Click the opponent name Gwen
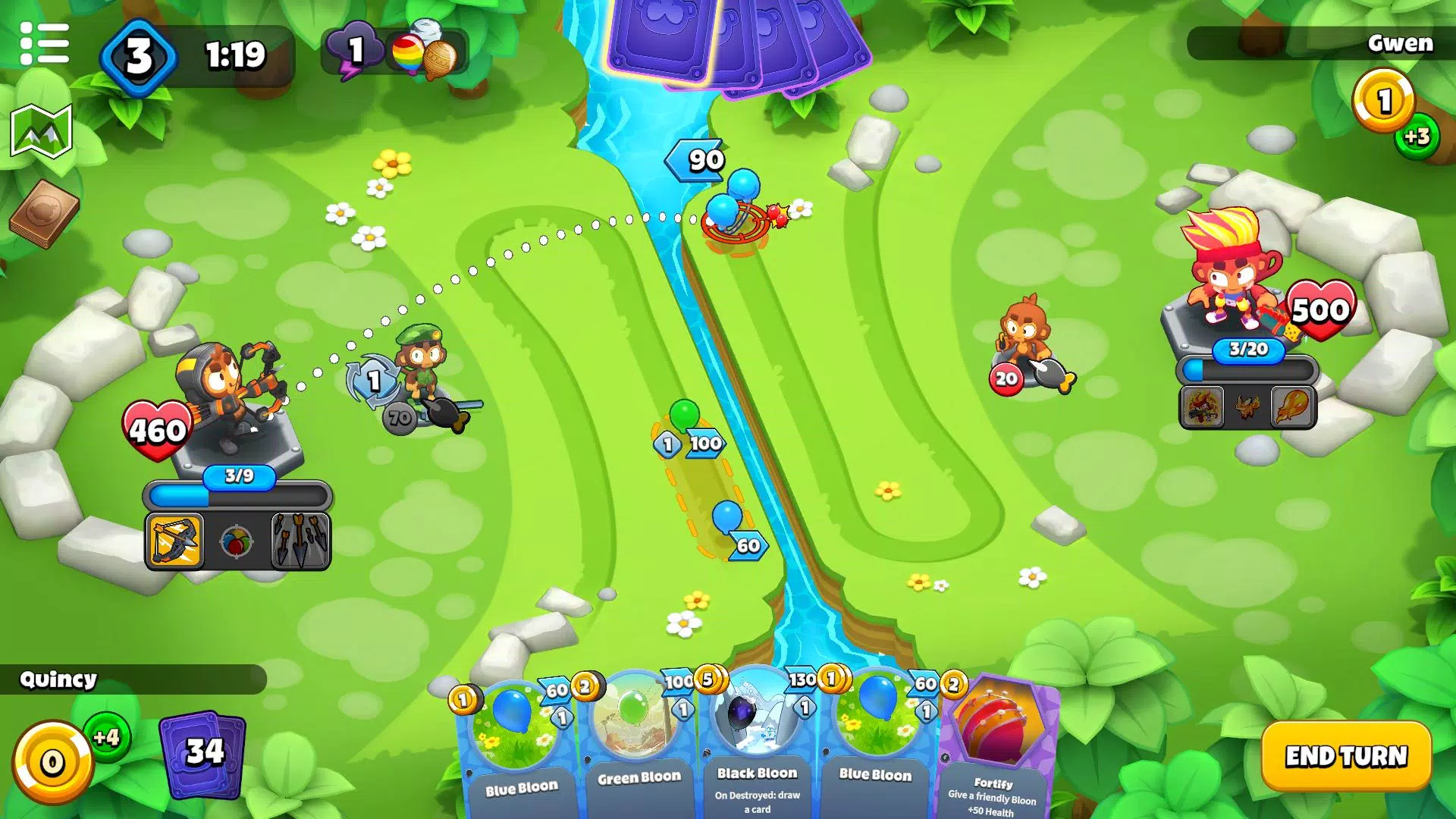This screenshot has width=1456, height=819. 1400,44
